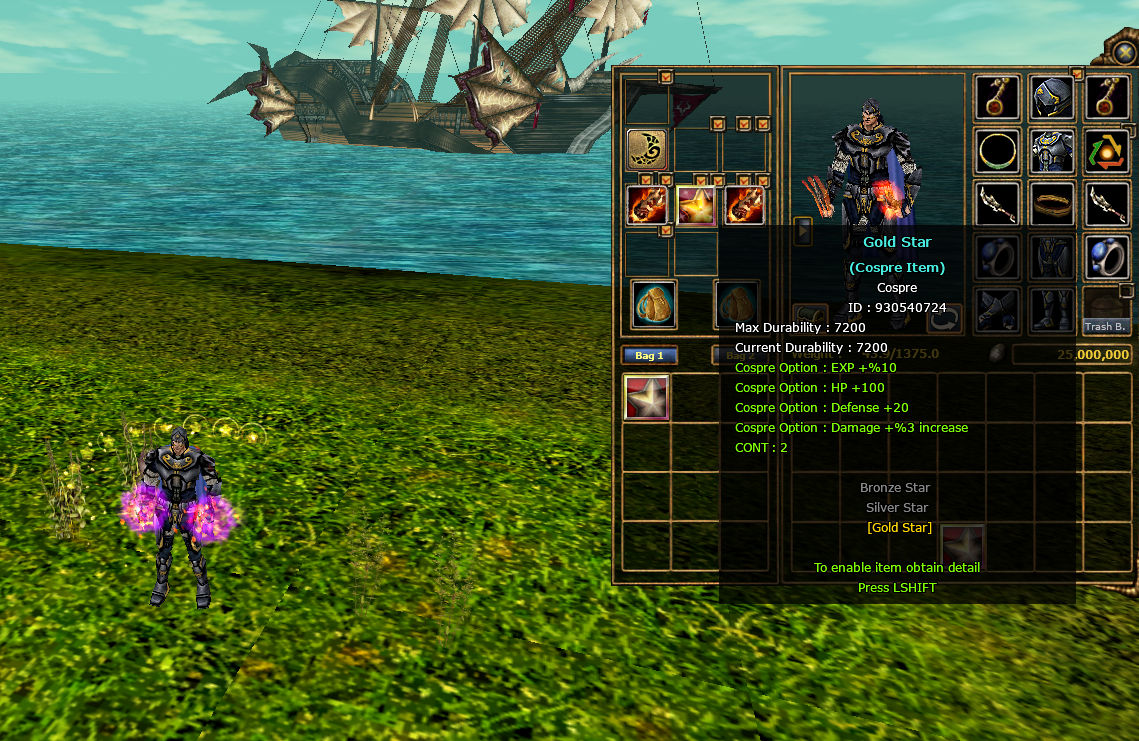Select the equipped gloves slot
Image resolution: width=1139 pixels, height=741 pixels.
pos(998,311)
